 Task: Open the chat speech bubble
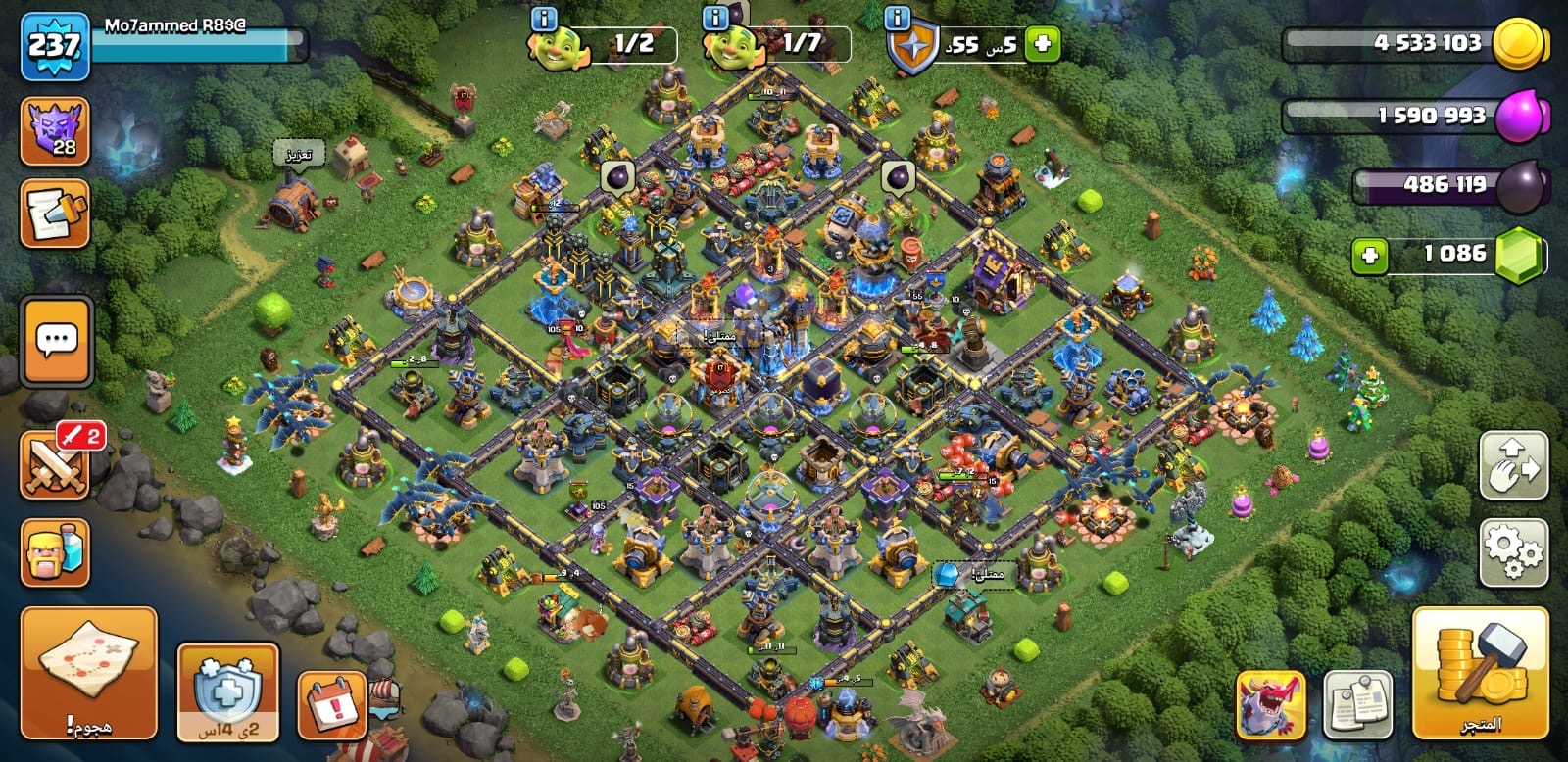pos(56,340)
